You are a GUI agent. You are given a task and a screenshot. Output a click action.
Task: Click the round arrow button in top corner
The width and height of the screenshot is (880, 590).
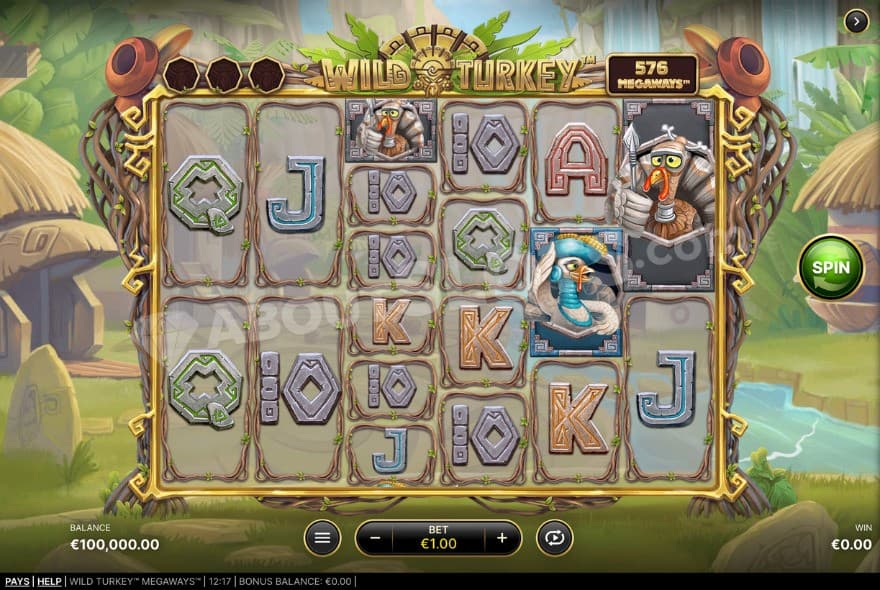(856, 21)
